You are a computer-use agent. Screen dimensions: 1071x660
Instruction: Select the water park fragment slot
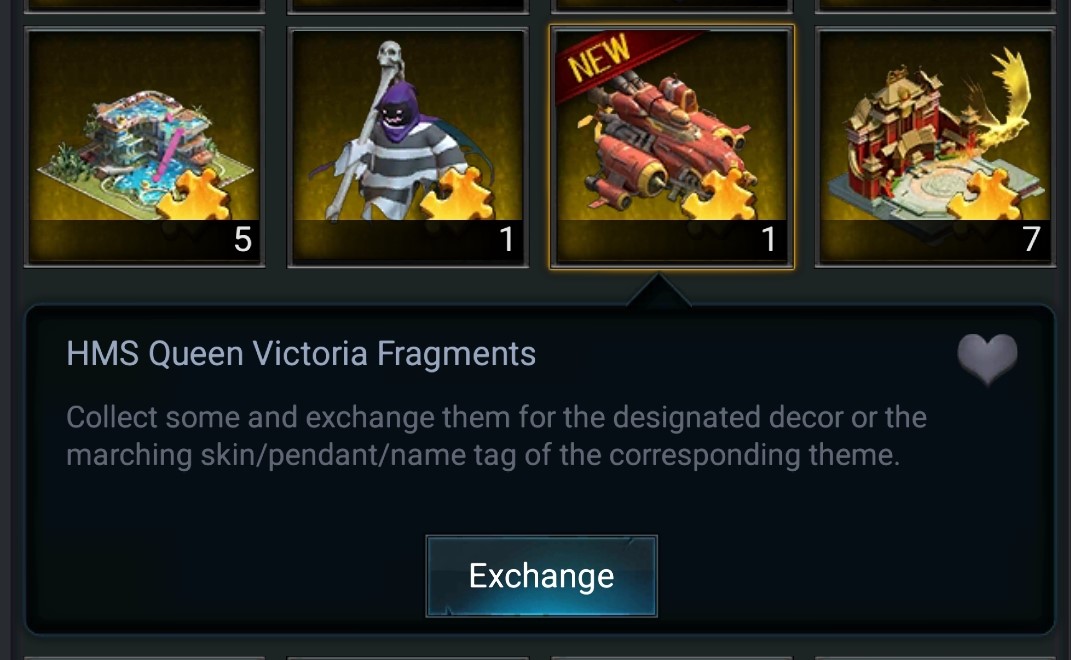click(x=144, y=147)
